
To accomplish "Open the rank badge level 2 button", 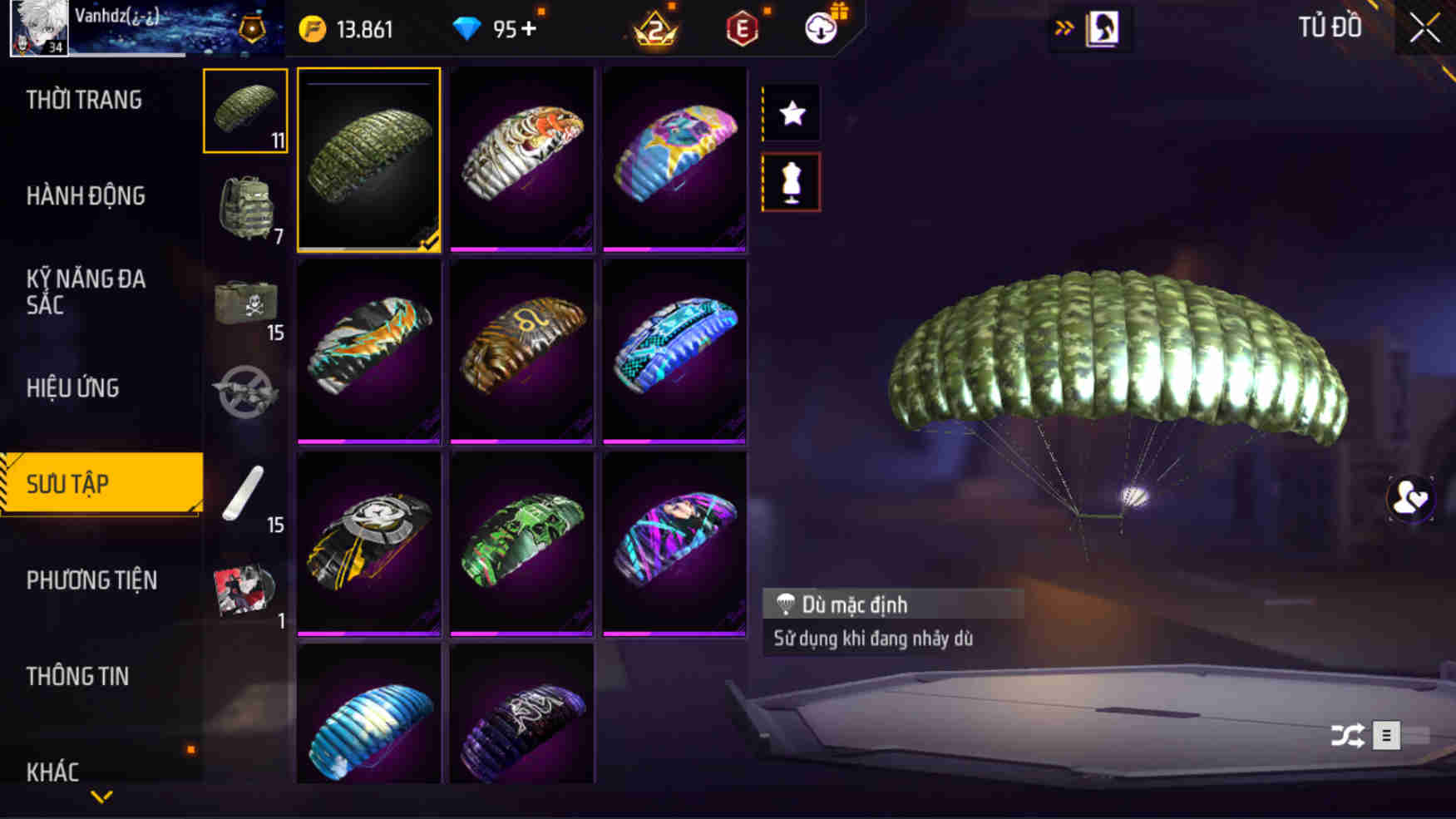I will [x=654, y=29].
